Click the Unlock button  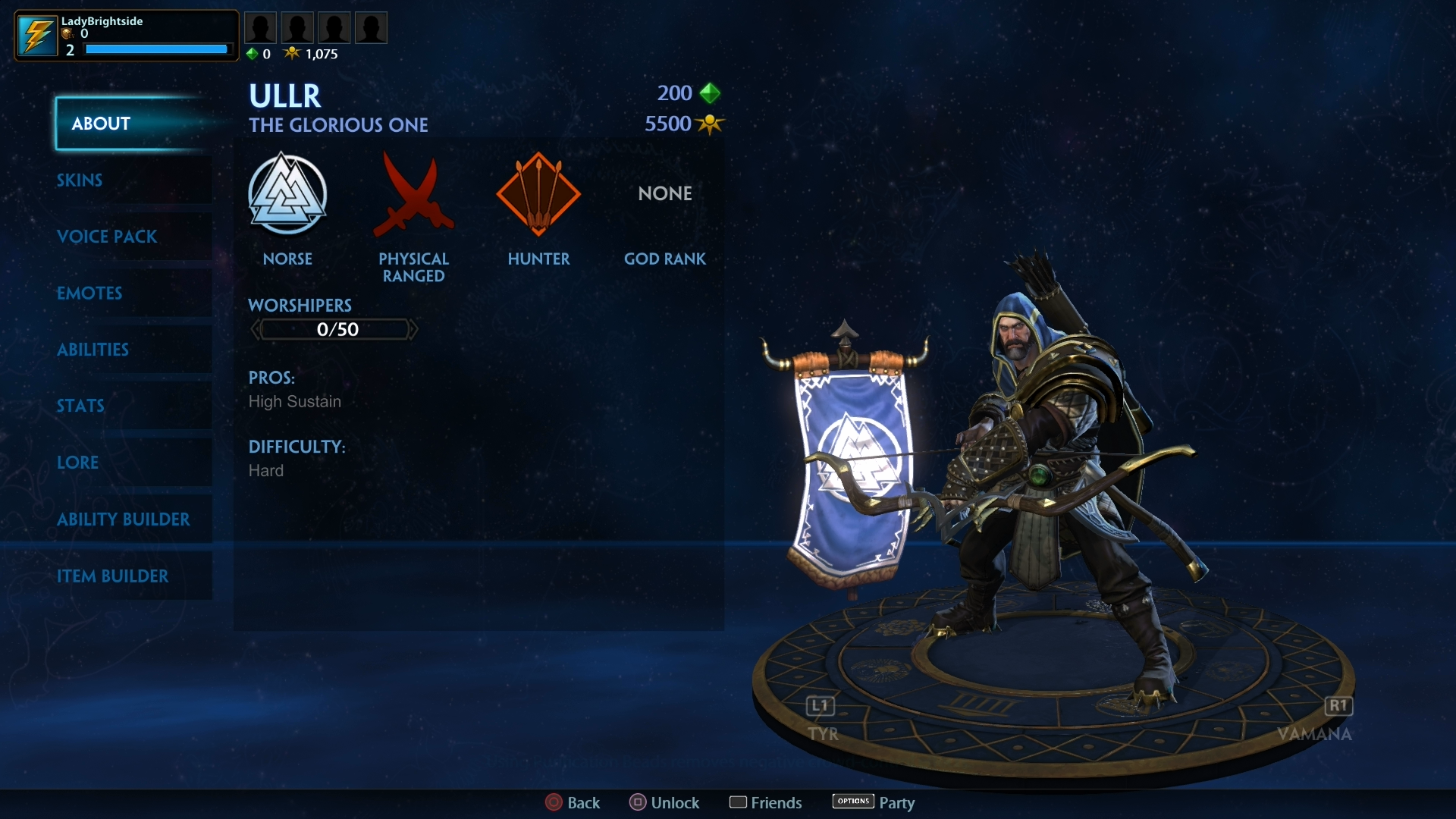(x=664, y=802)
